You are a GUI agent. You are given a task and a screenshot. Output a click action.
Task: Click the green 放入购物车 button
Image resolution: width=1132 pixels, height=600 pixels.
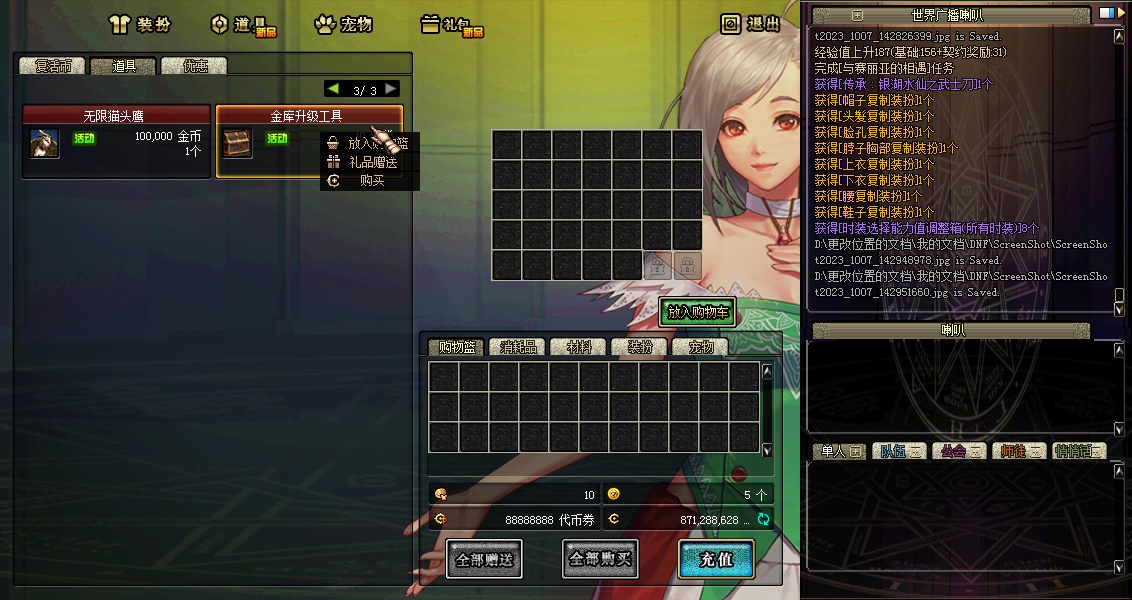(x=699, y=312)
